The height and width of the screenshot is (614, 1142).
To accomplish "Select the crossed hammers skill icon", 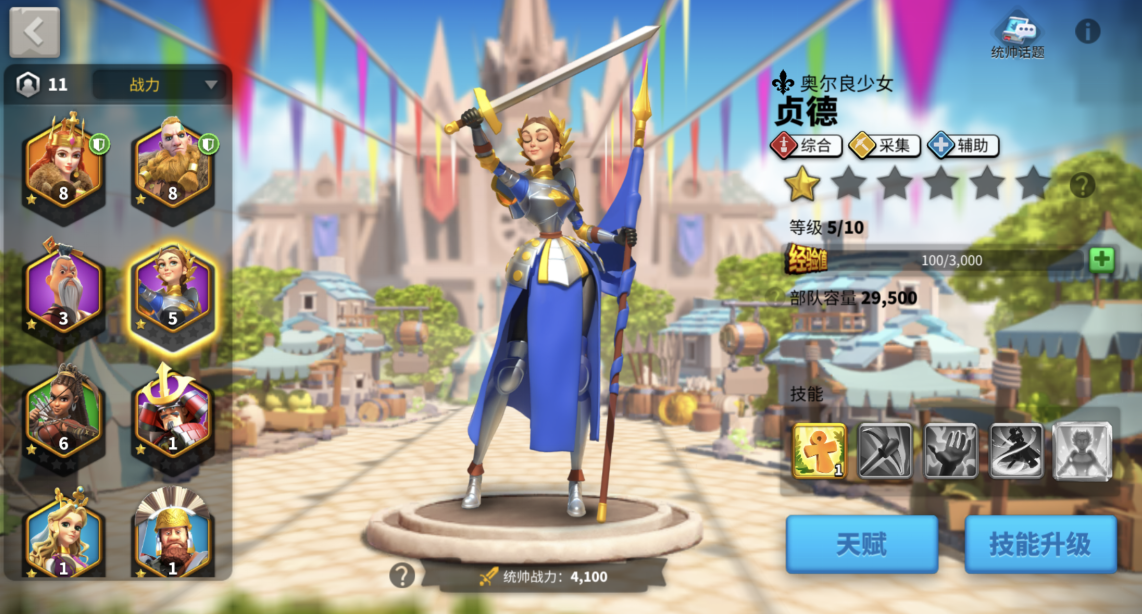I will 885,451.
